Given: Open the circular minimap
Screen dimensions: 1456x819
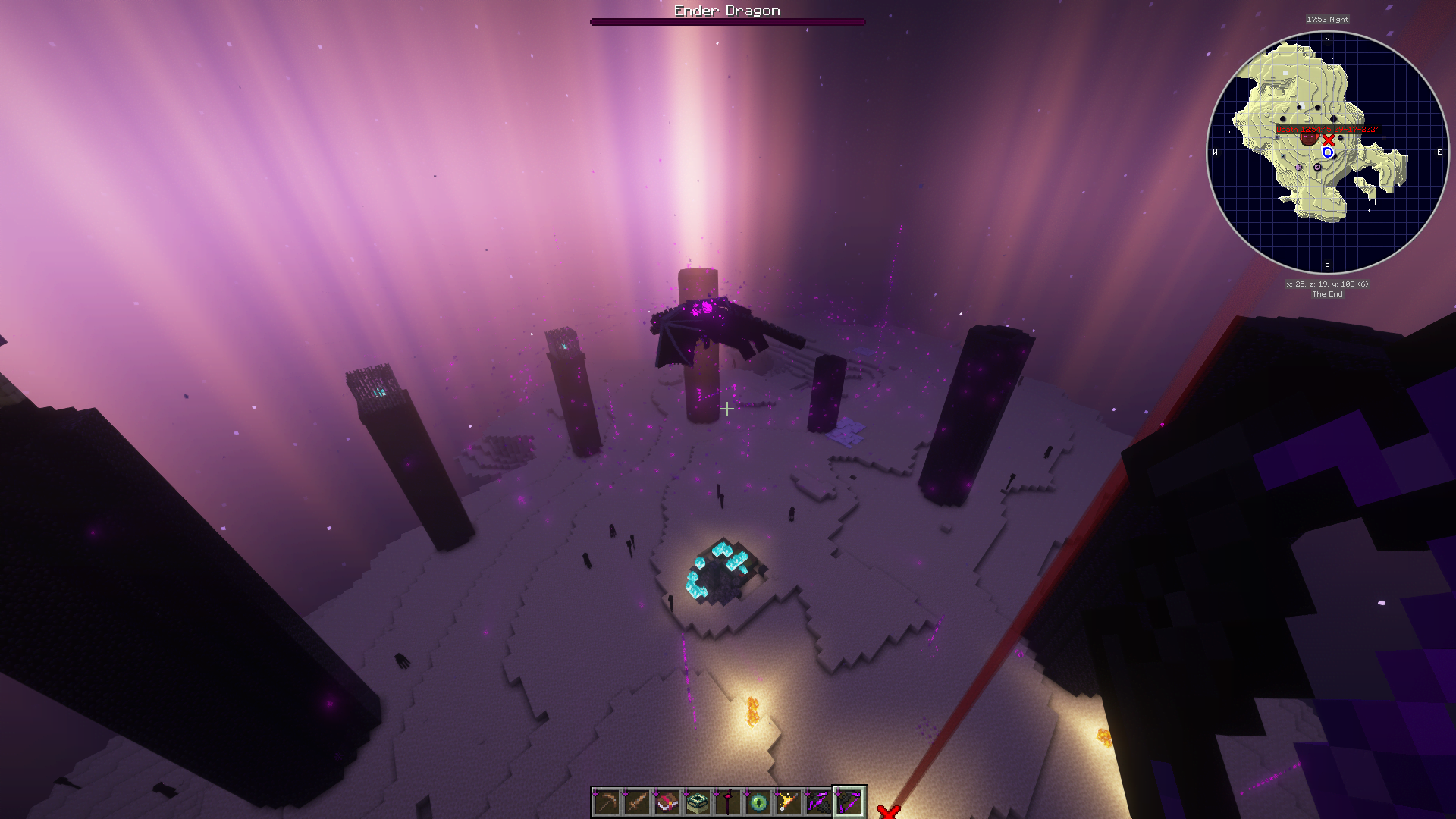Looking at the screenshot, I should pyautogui.click(x=1327, y=152).
